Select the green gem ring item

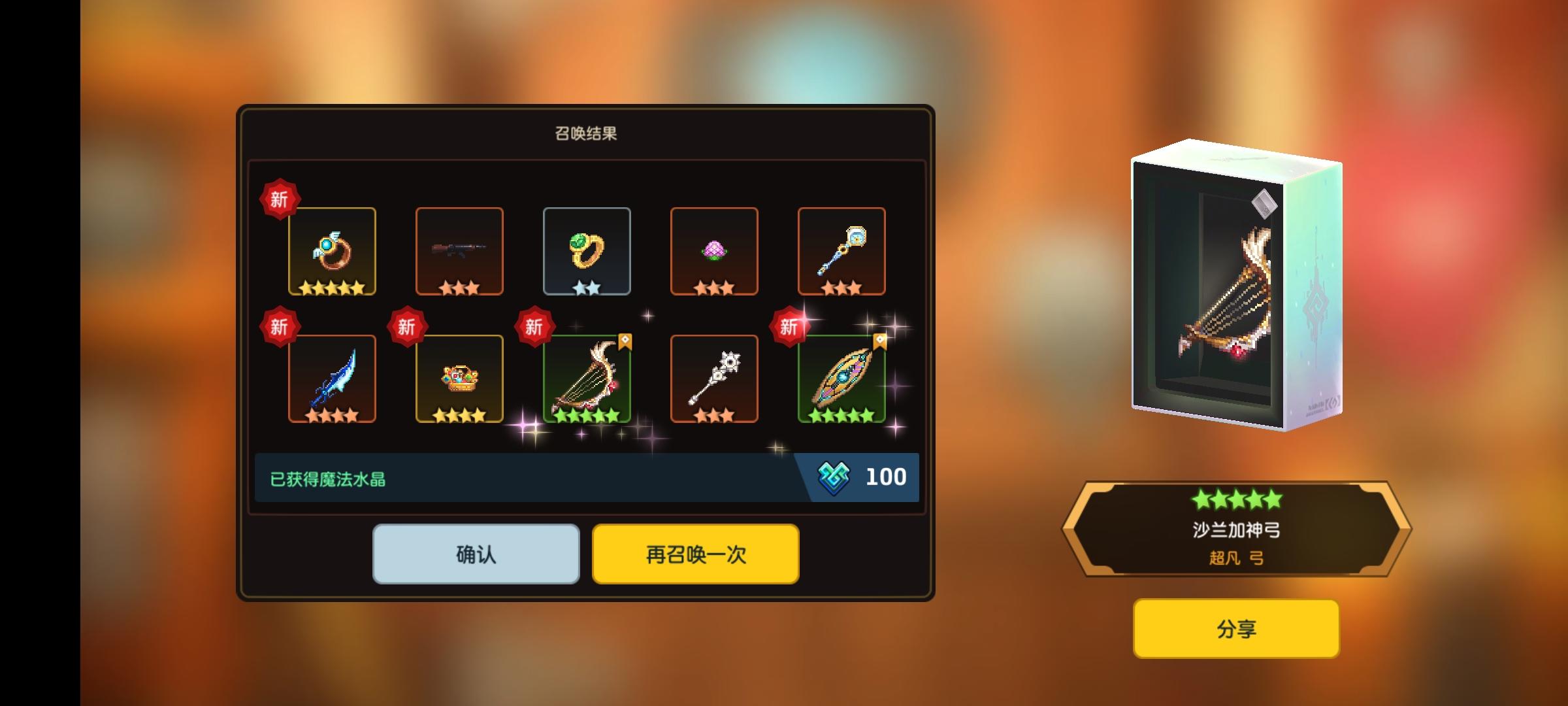coord(587,252)
